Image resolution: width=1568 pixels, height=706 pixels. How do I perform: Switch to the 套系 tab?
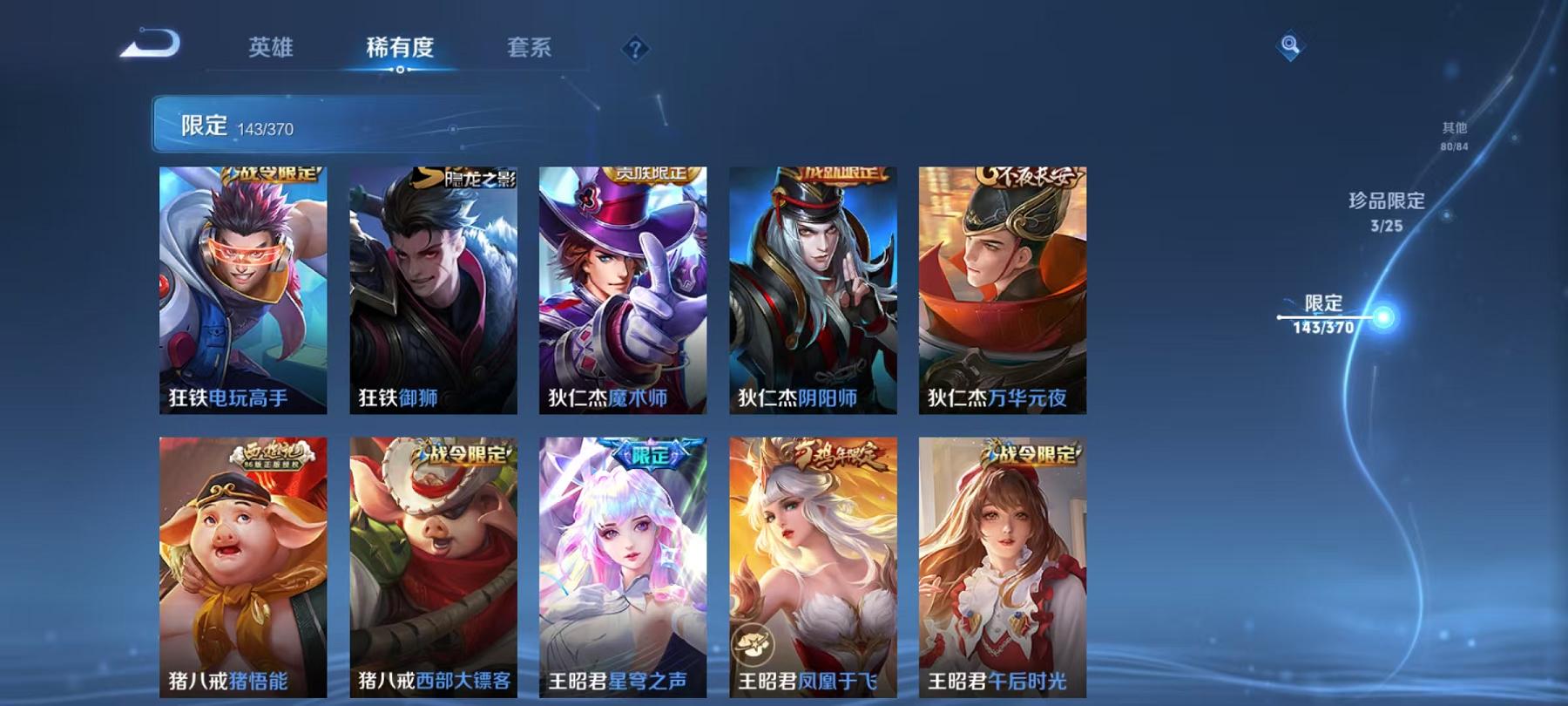point(531,50)
